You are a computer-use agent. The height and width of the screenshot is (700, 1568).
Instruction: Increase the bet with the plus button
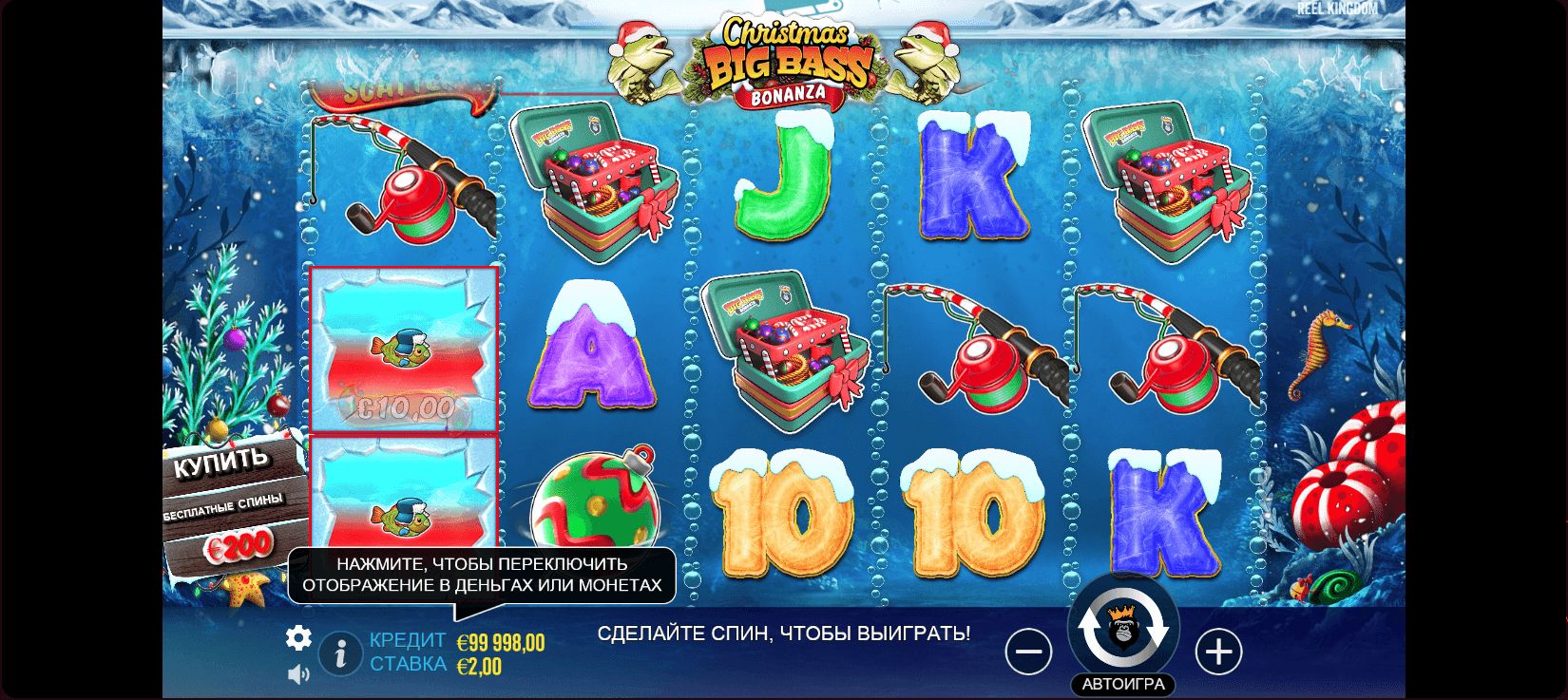click(x=1218, y=652)
